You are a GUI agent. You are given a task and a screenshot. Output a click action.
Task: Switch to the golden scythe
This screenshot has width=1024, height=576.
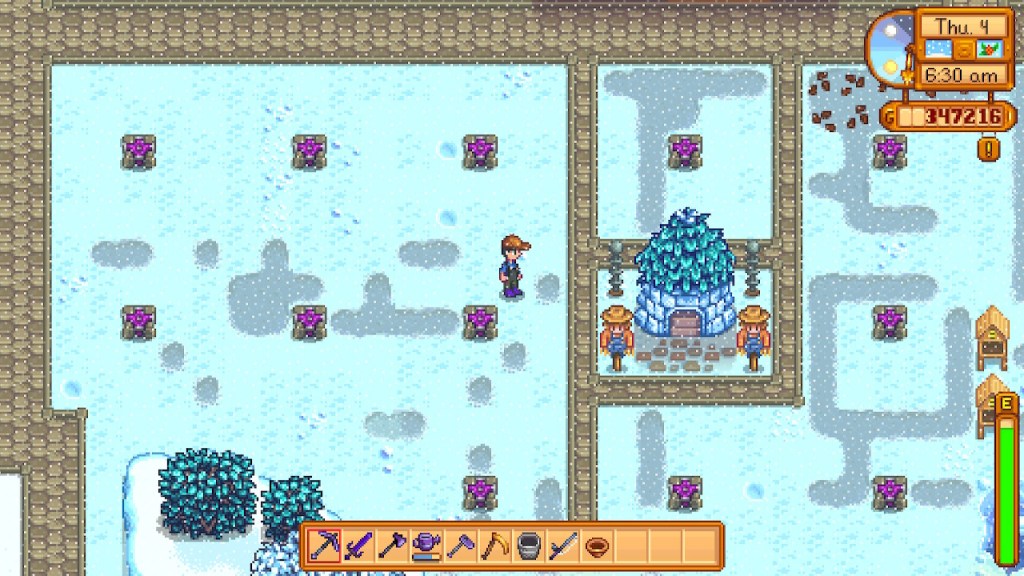(494, 546)
